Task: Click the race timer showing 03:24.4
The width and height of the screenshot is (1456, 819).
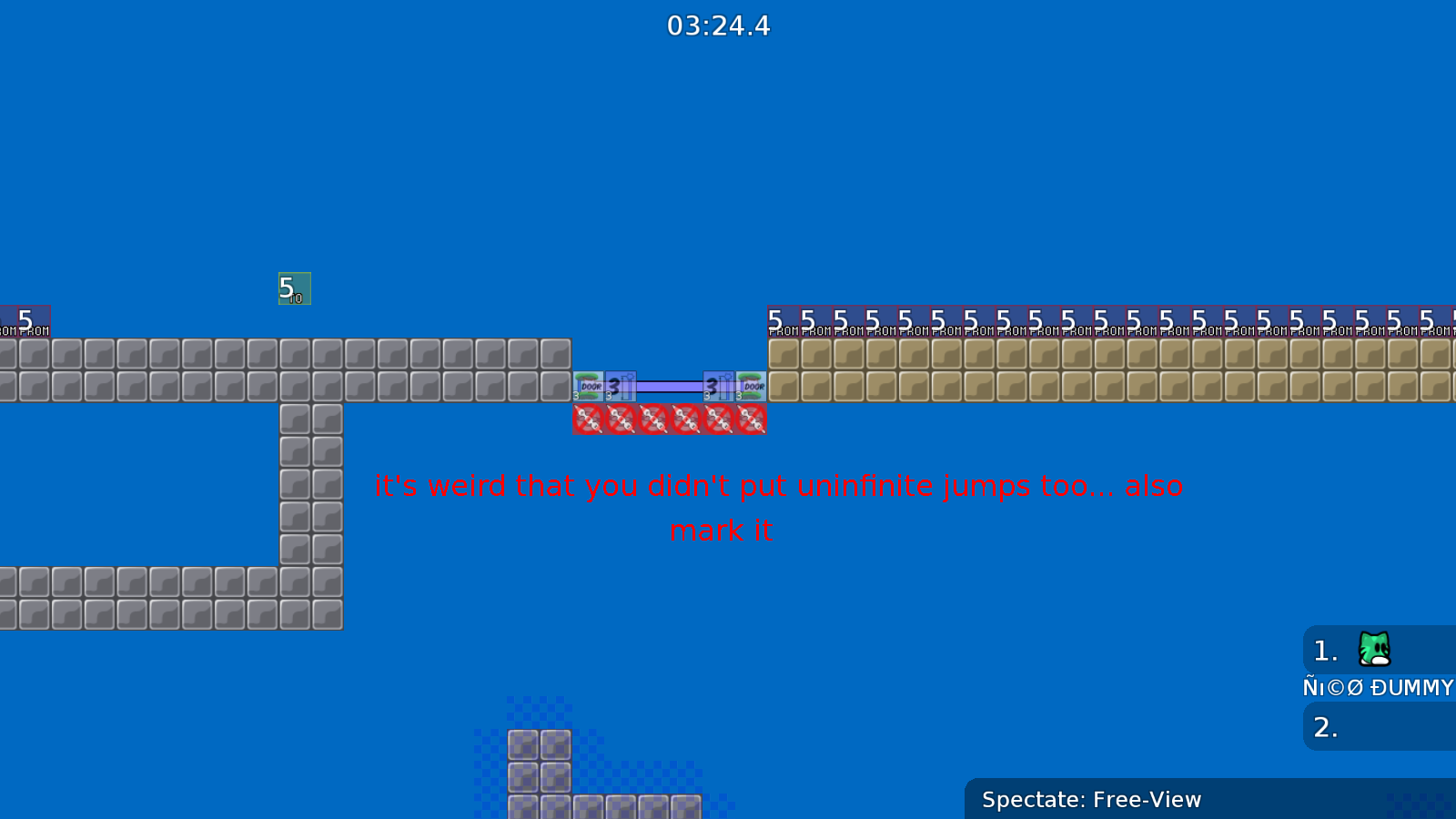Action: click(x=718, y=25)
